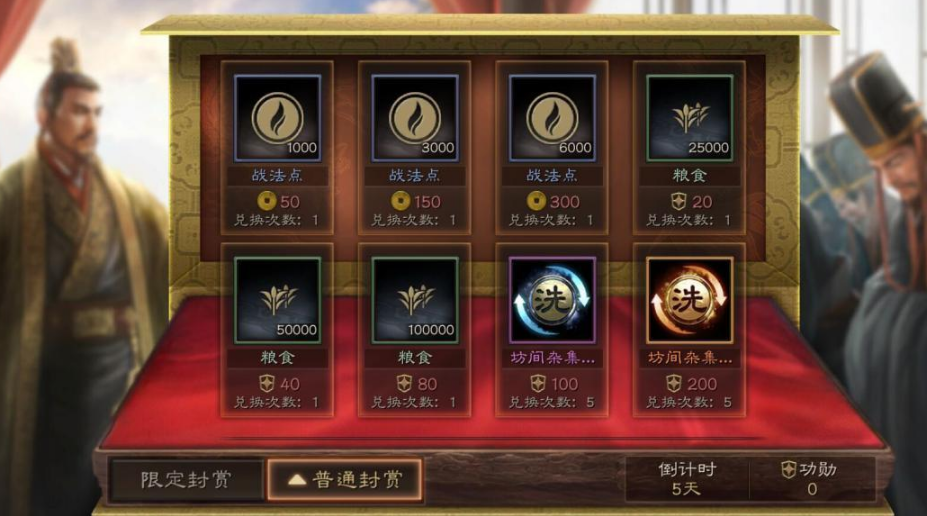Select the 25000 粮食 reward
The height and width of the screenshot is (516, 927).
689,118
